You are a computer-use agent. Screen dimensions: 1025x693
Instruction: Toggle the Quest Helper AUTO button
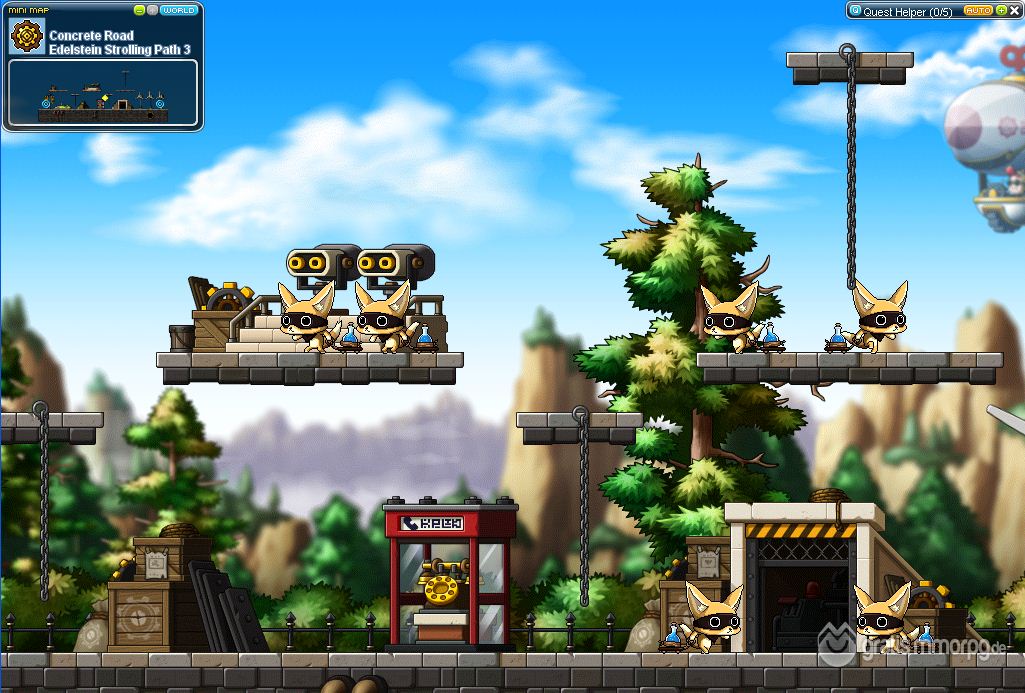click(x=976, y=11)
